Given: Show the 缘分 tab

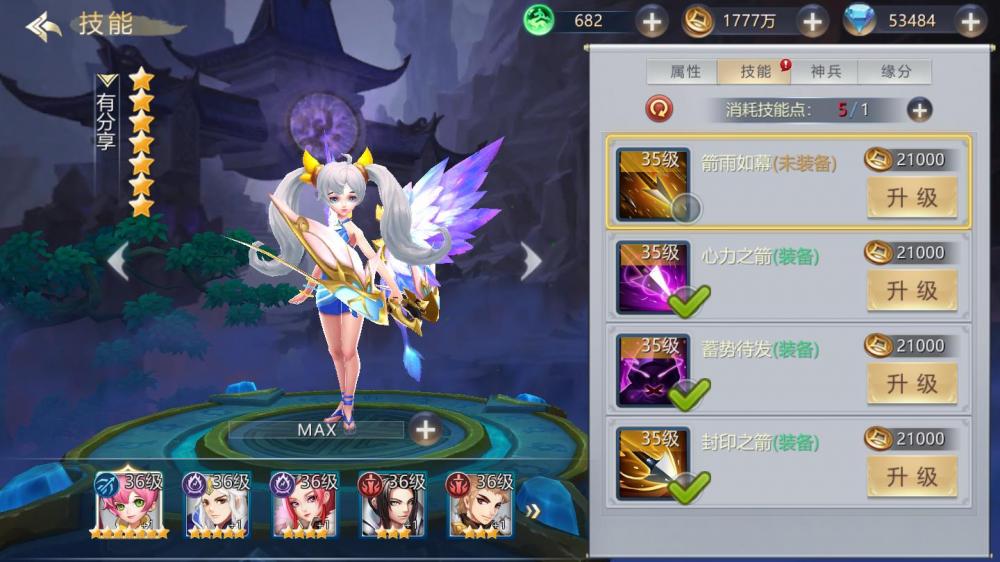Looking at the screenshot, I should 896,72.
